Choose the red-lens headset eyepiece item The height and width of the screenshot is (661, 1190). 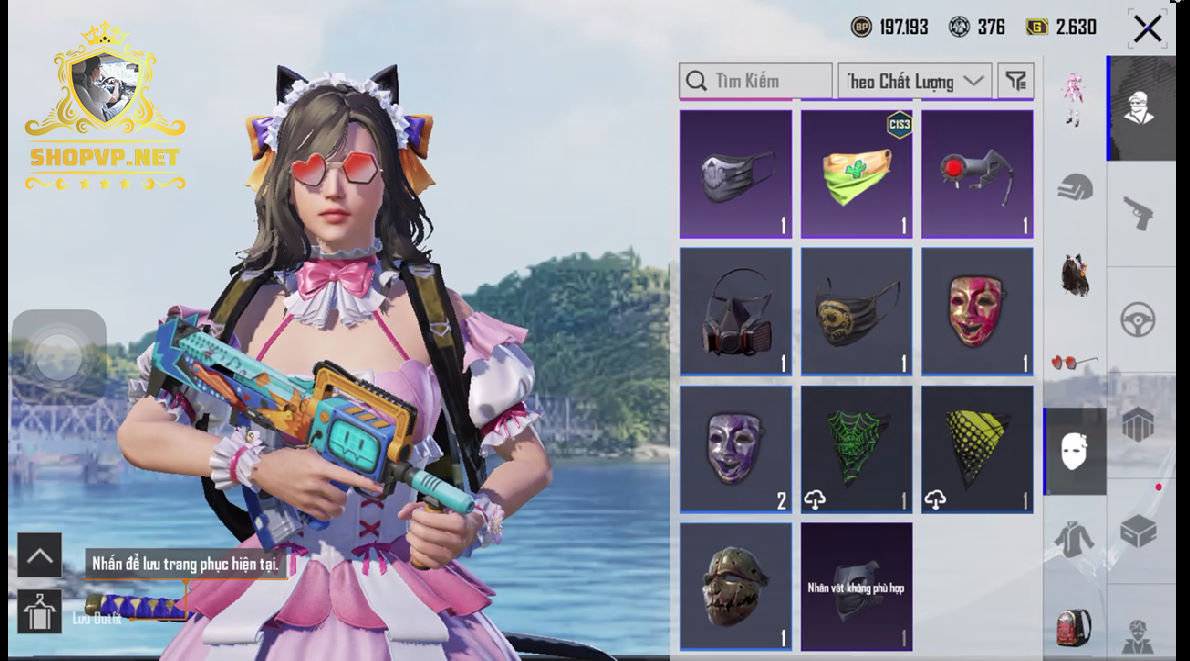point(977,174)
